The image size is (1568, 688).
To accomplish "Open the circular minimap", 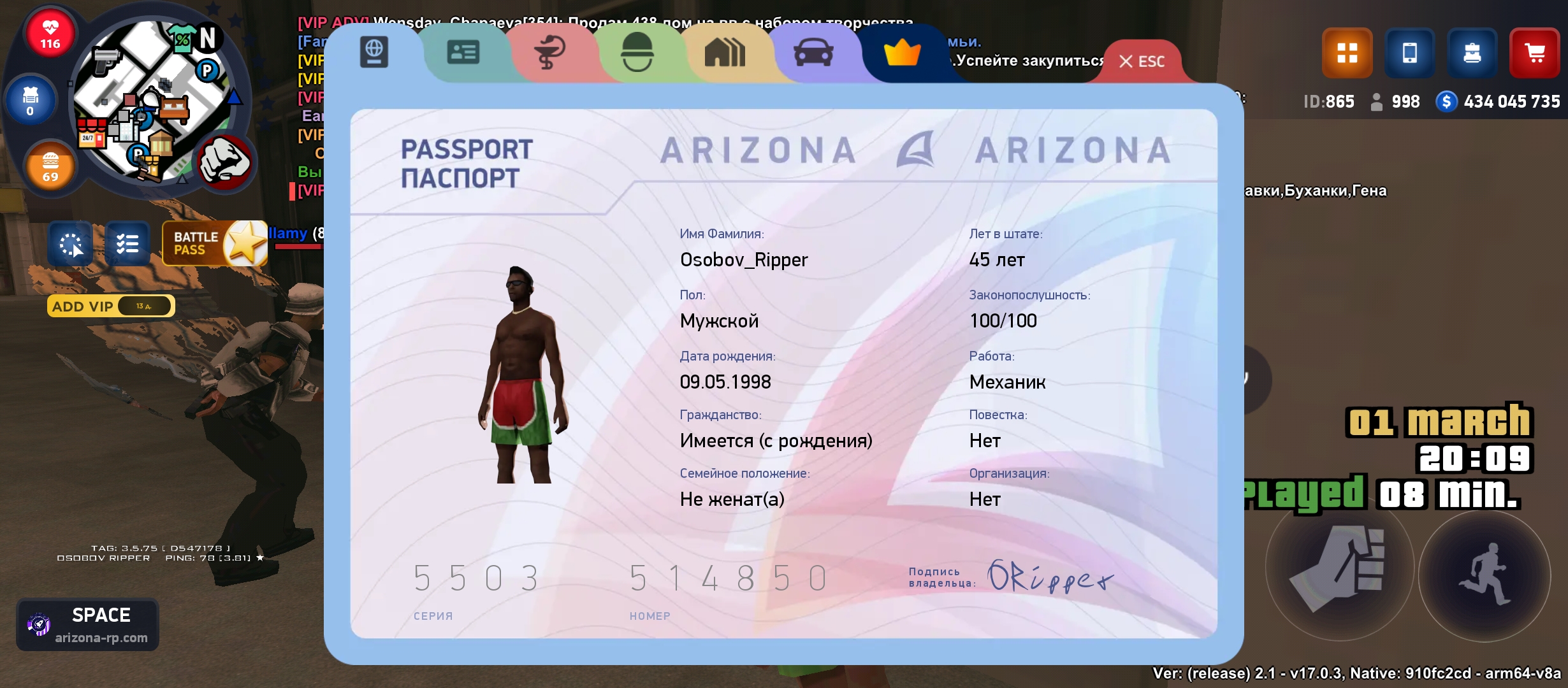I will tap(152, 102).
